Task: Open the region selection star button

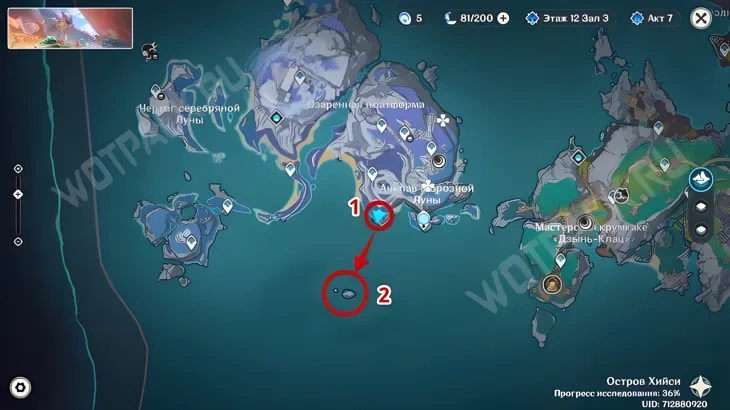Action: click(x=702, y=387)
